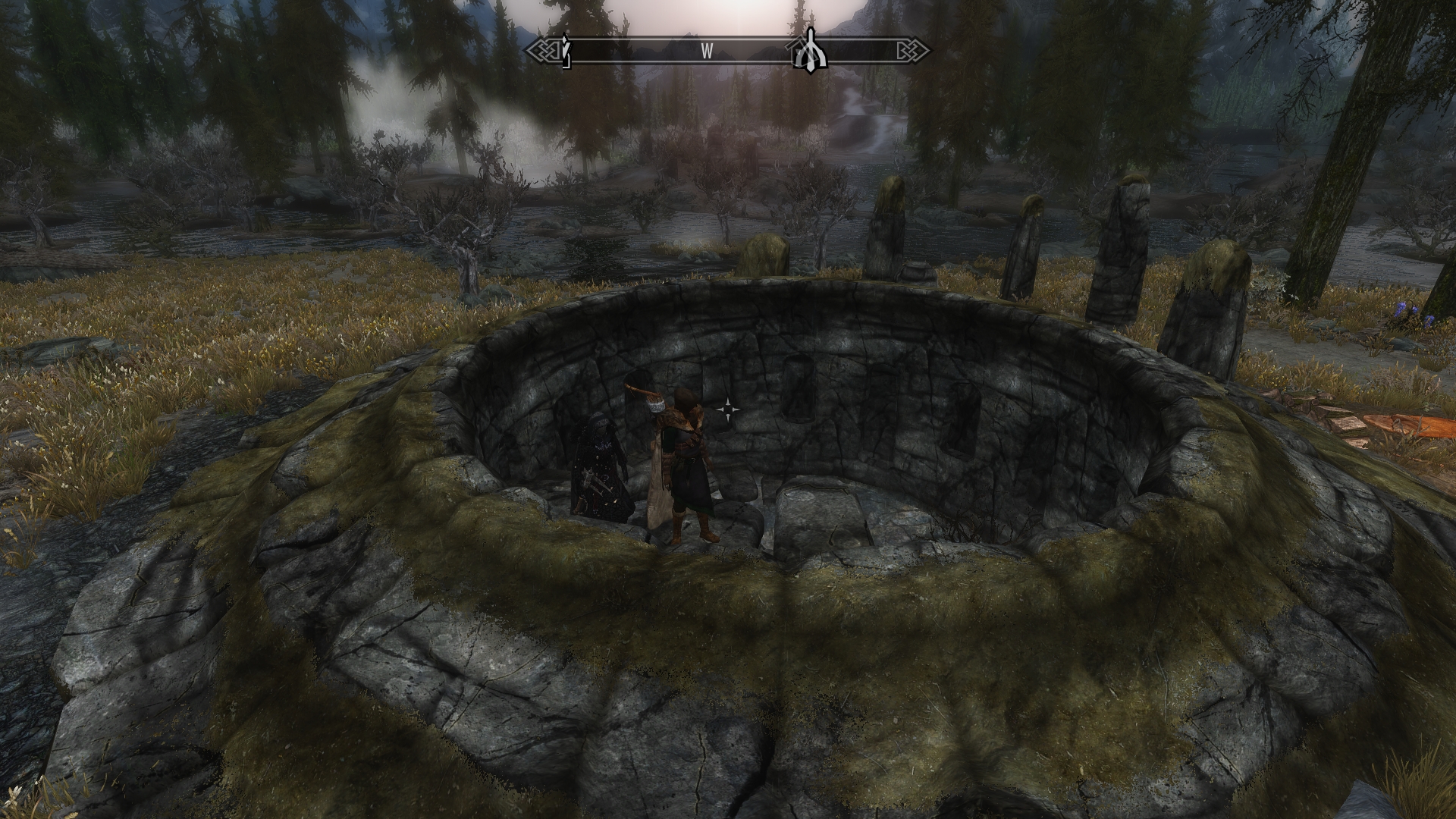The width and height of the screenshot is (1456, 819).
Task: Click the W heading on the compass bar
Action: [x=707, y=52]
